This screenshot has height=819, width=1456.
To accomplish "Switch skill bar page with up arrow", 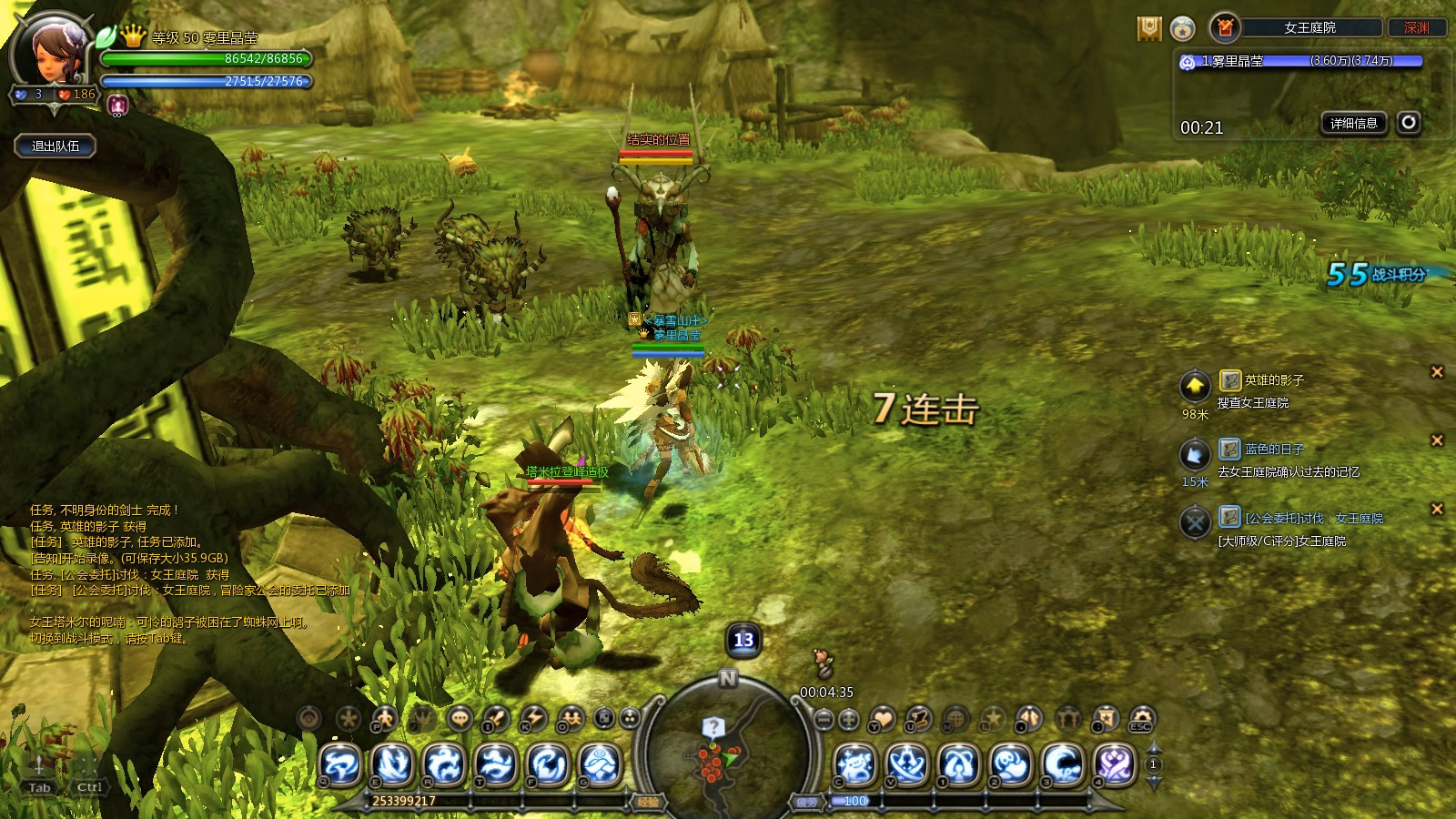I will (x=1153, y=748).
